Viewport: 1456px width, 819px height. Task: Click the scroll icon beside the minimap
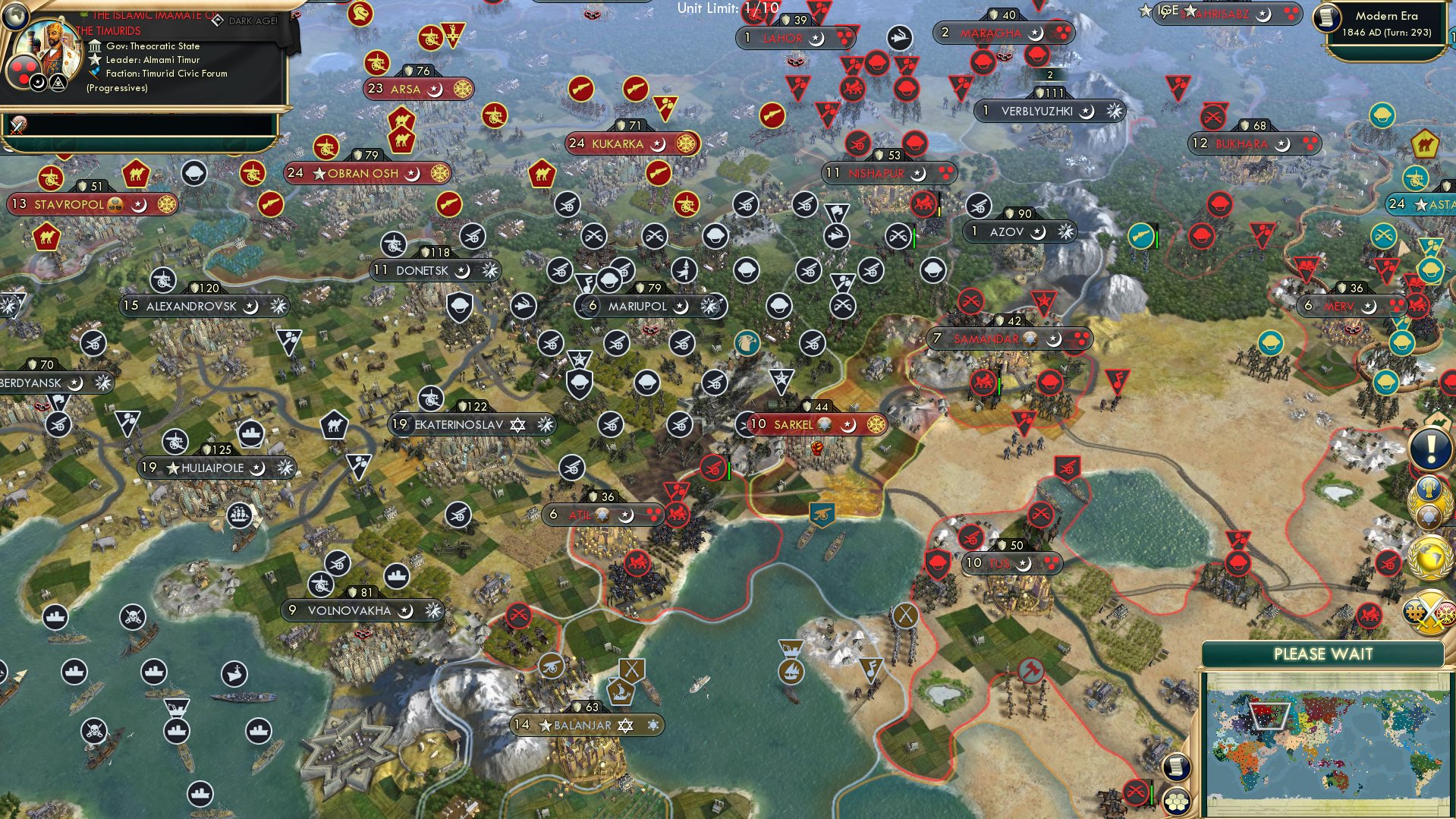click(1177, 768)
